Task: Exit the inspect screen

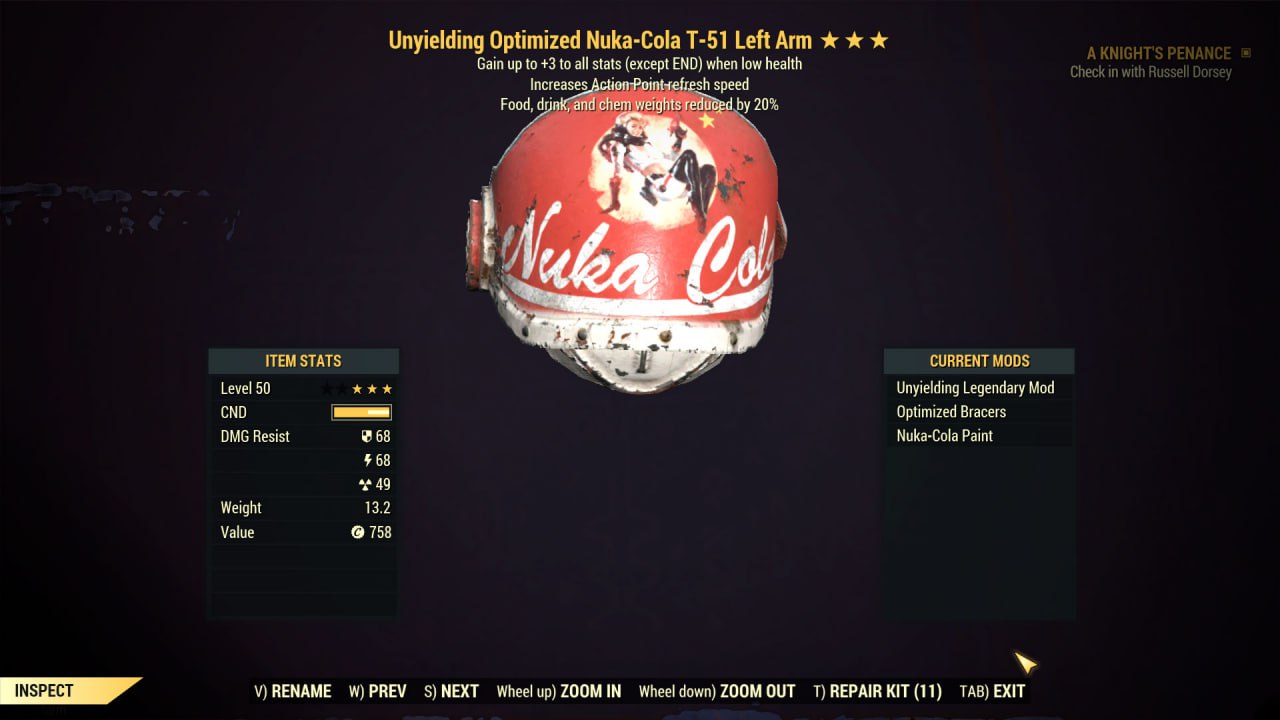Action: 992,691
